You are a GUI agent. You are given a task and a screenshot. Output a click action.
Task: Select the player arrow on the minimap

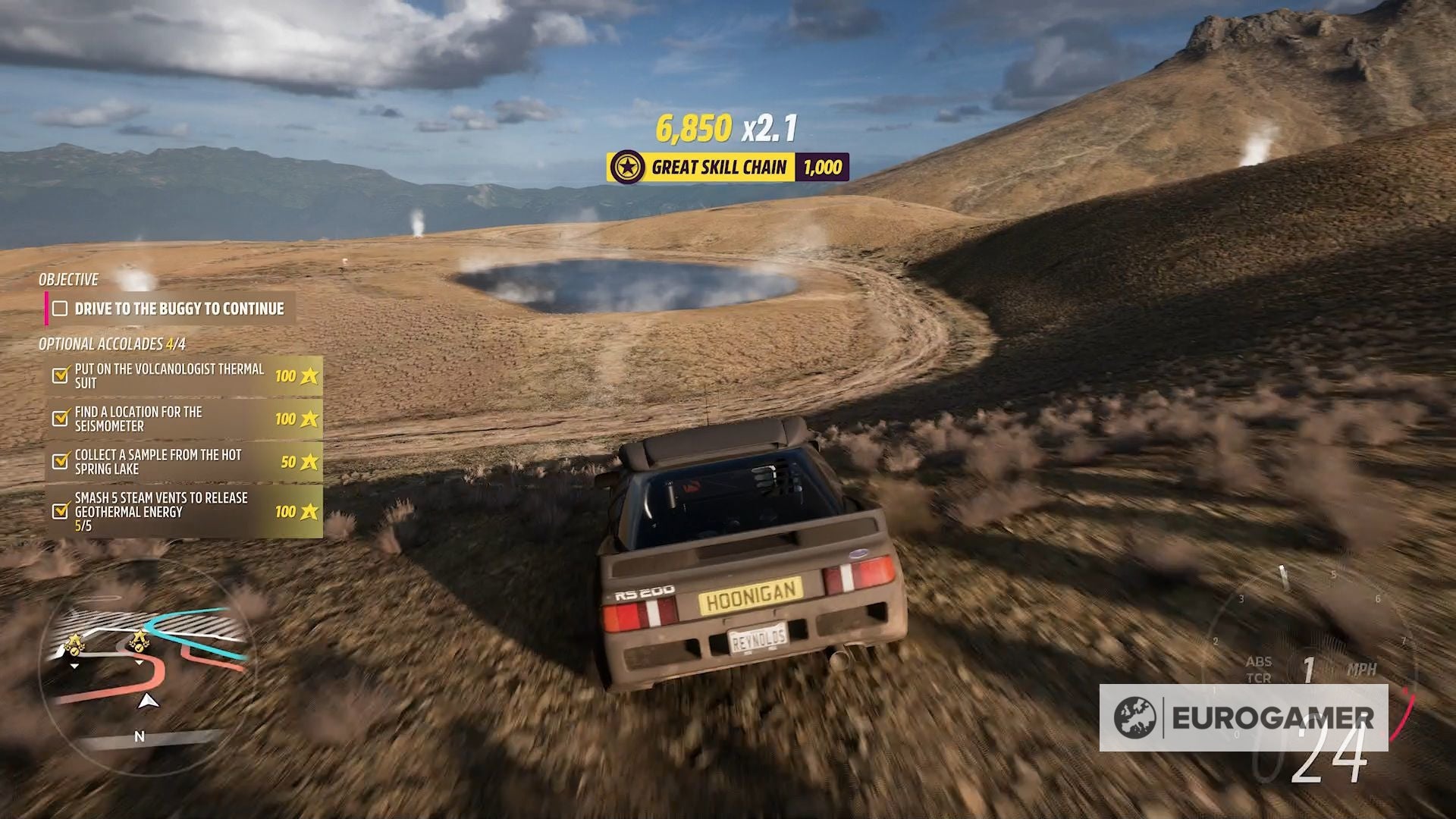[149, 701]
